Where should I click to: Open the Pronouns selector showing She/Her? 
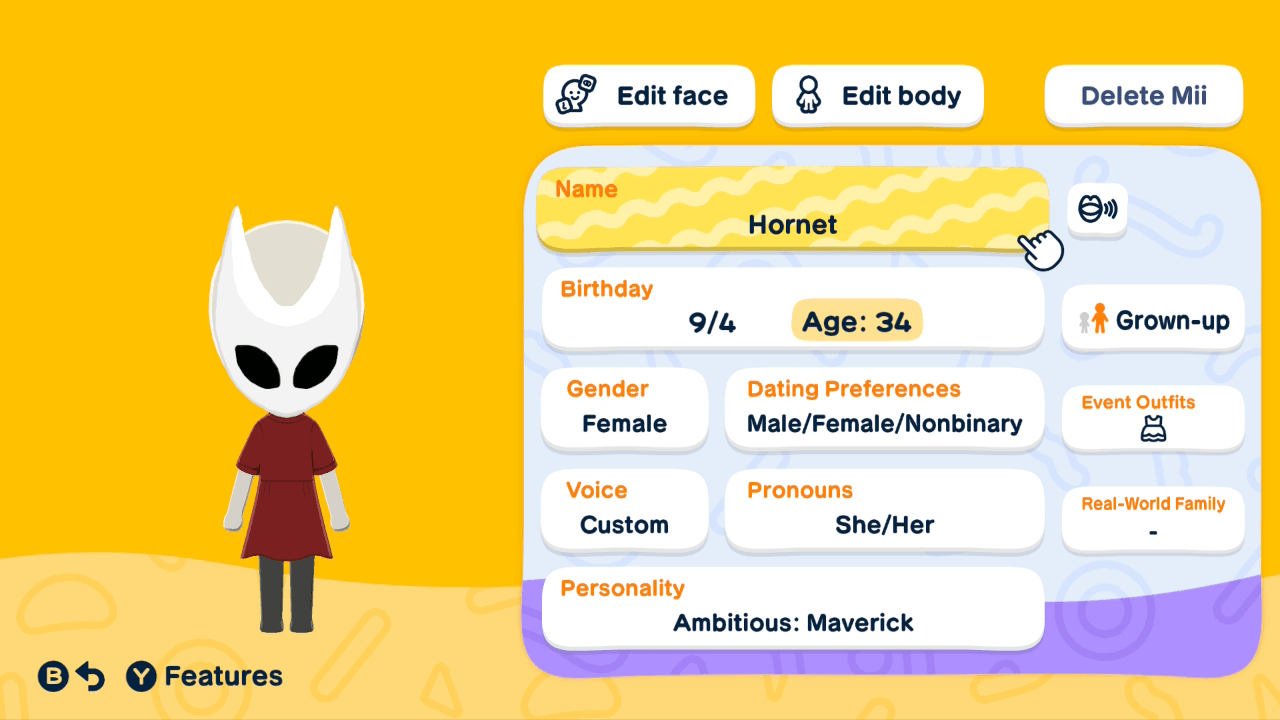[x=884, y=510]
